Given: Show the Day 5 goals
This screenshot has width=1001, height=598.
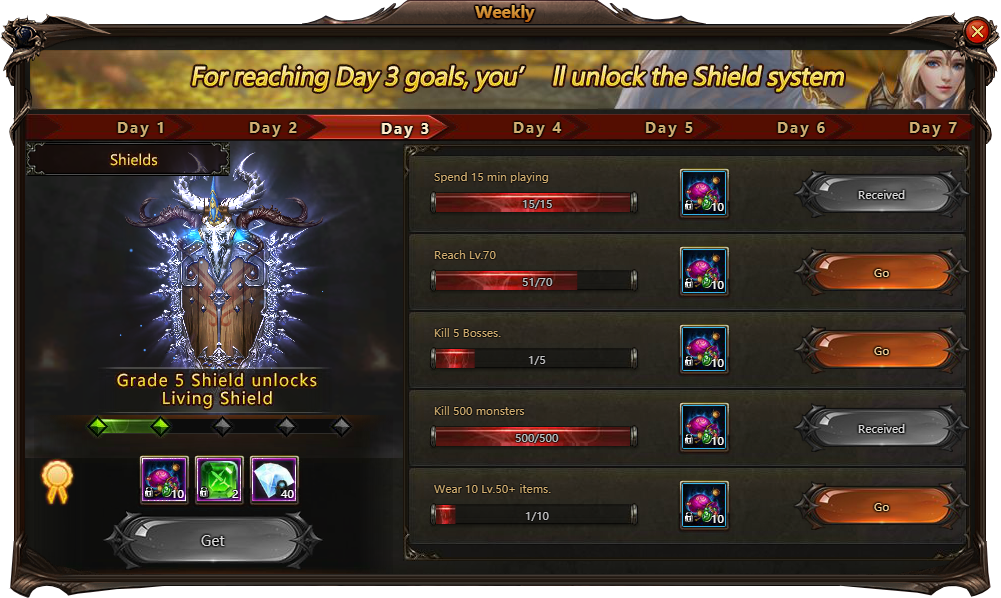Looking at the screenshot, I should [669, 128].
